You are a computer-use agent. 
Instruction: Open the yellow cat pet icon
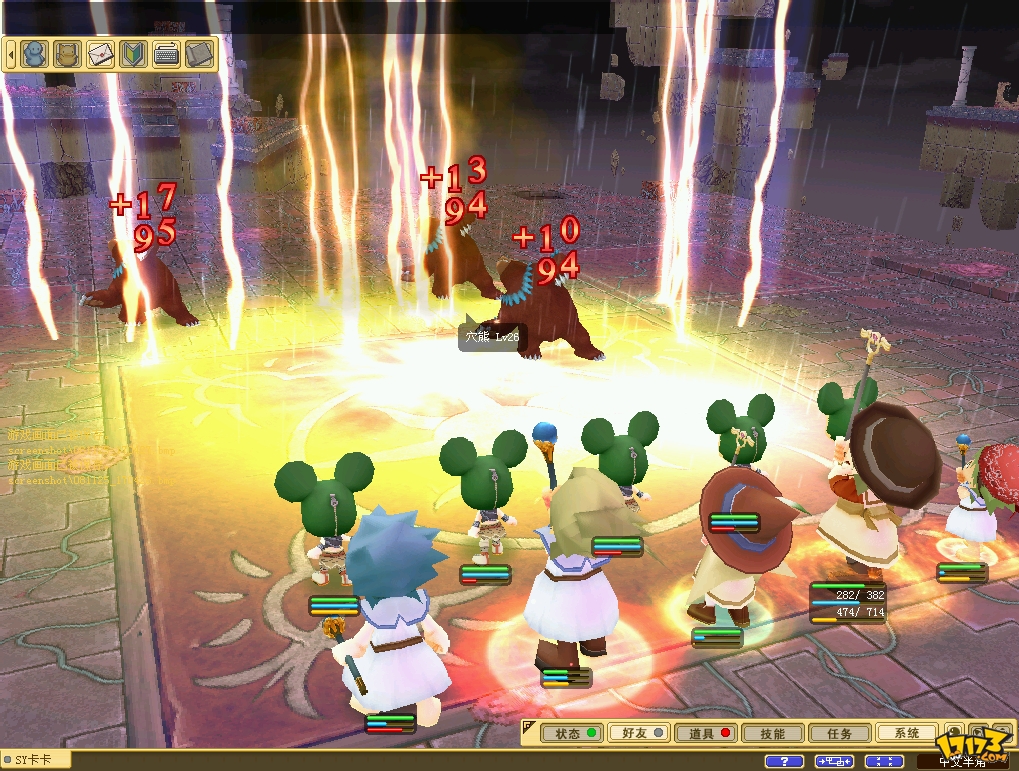coord(67,53)
